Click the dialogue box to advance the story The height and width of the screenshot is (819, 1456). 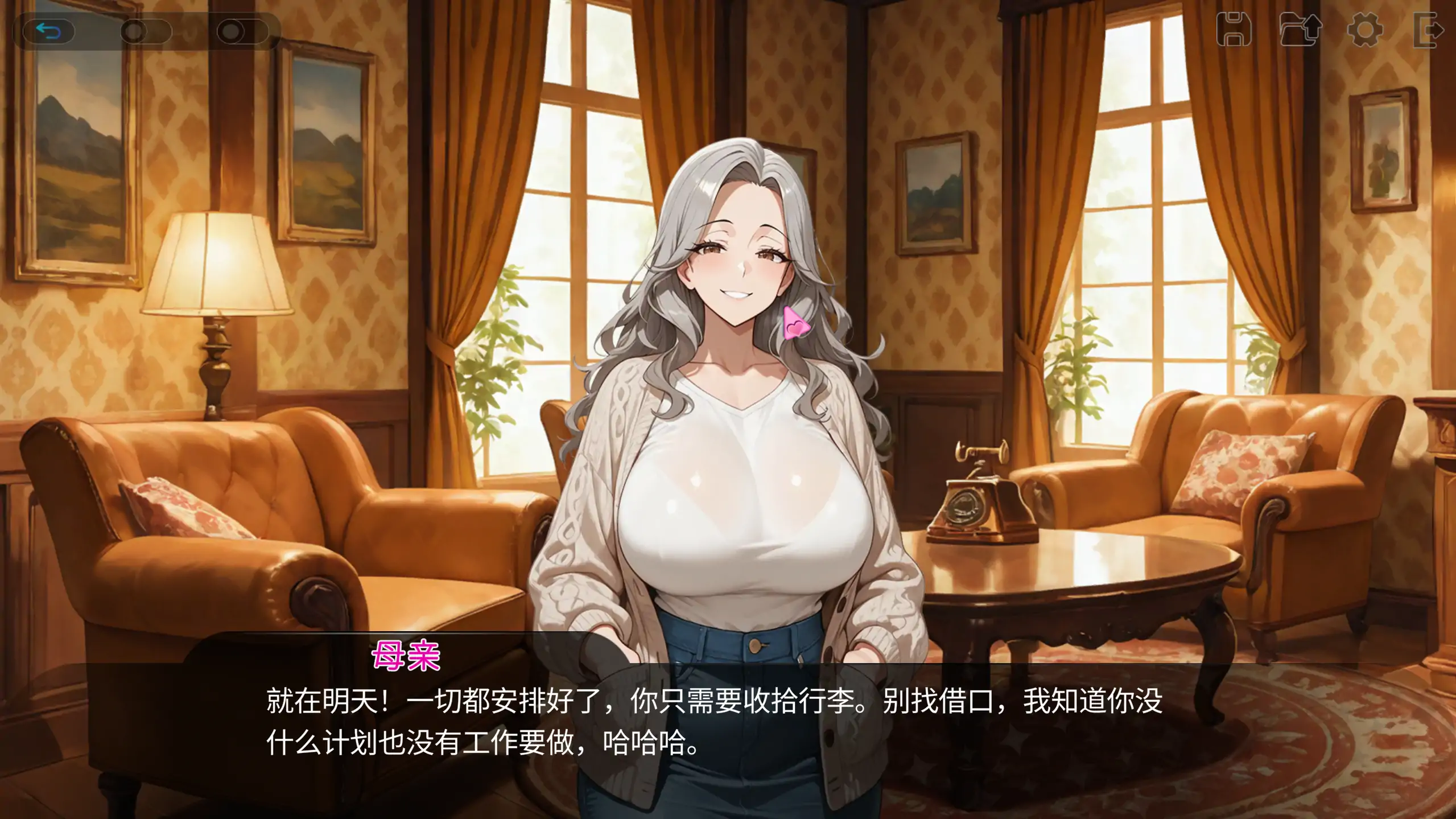728,740
